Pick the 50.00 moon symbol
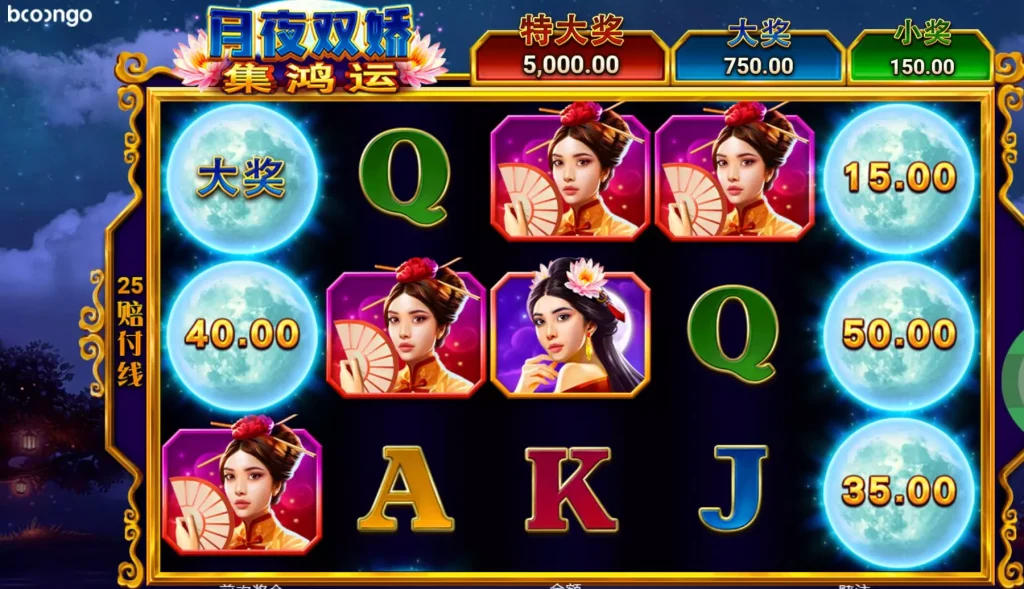Viewport: 1024px width, 589px height. click(x=899, y=334)
